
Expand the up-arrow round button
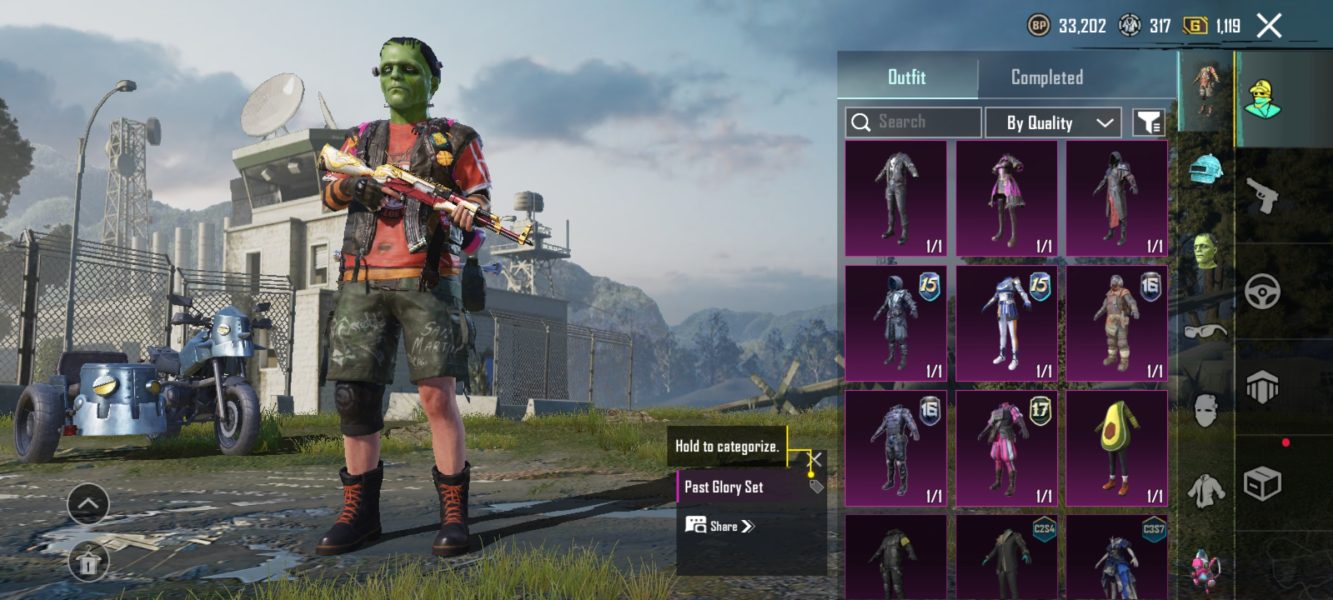pos(88,504)
